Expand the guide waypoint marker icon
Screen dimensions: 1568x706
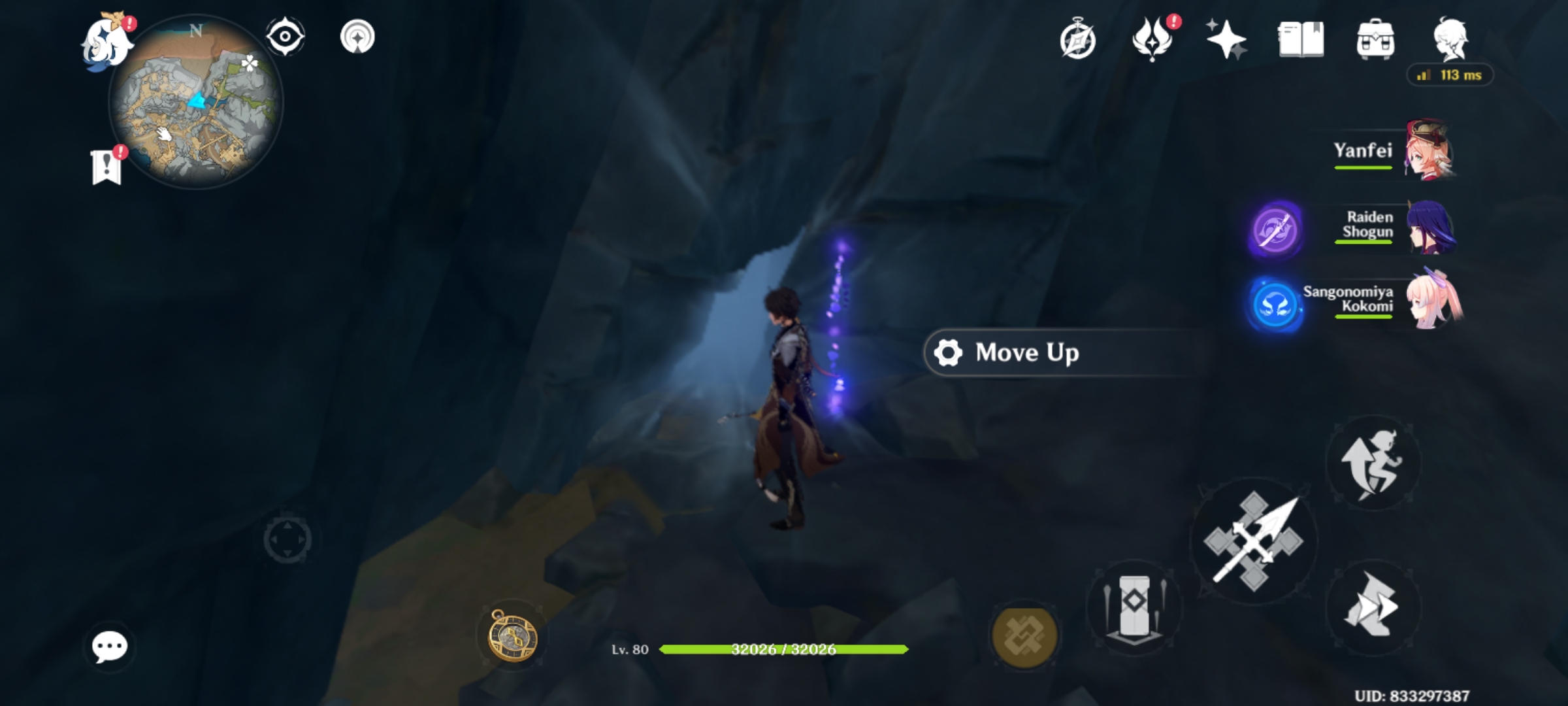point(357,37)
